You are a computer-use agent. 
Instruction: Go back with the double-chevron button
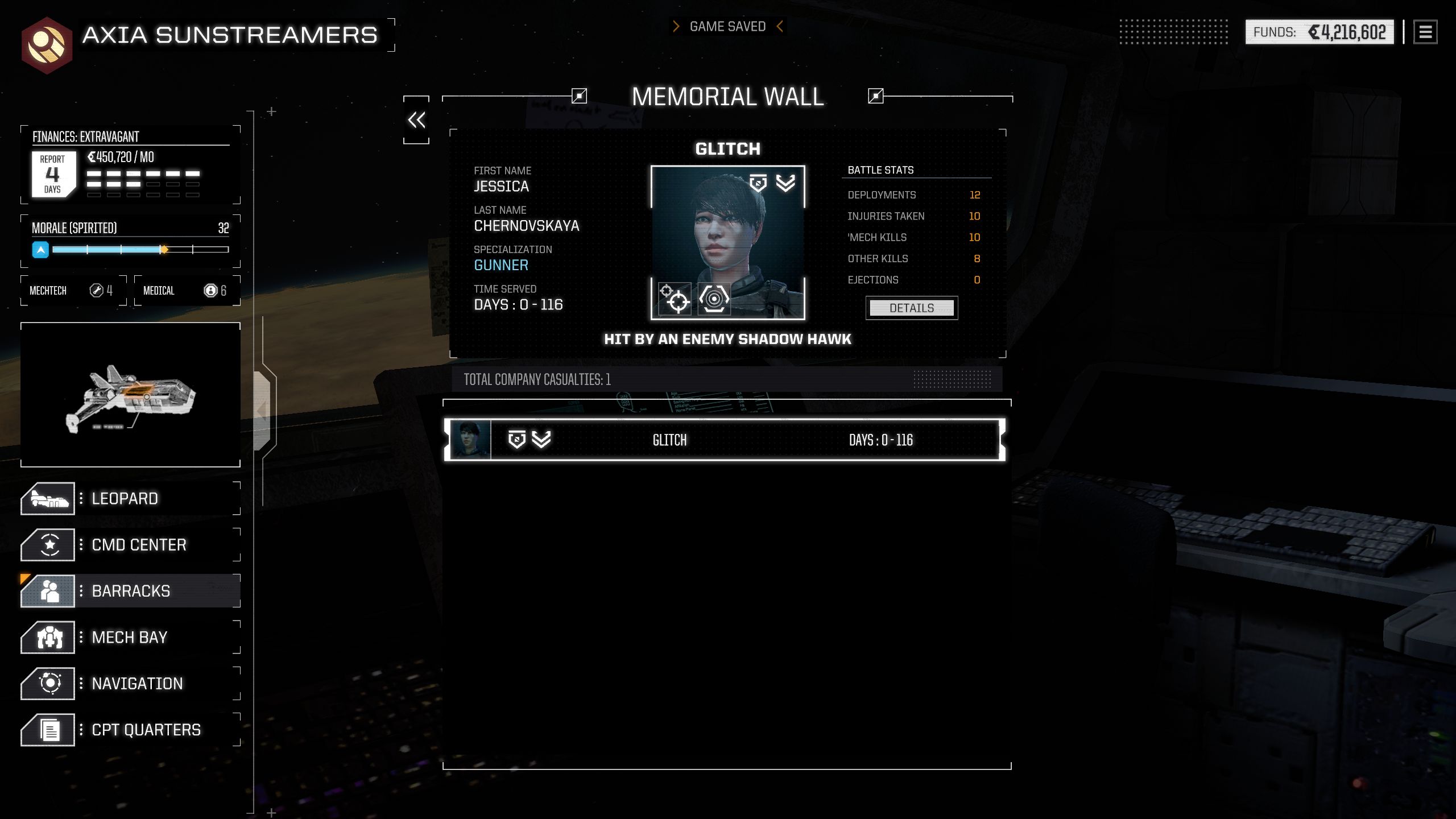[x=416, y=120]
